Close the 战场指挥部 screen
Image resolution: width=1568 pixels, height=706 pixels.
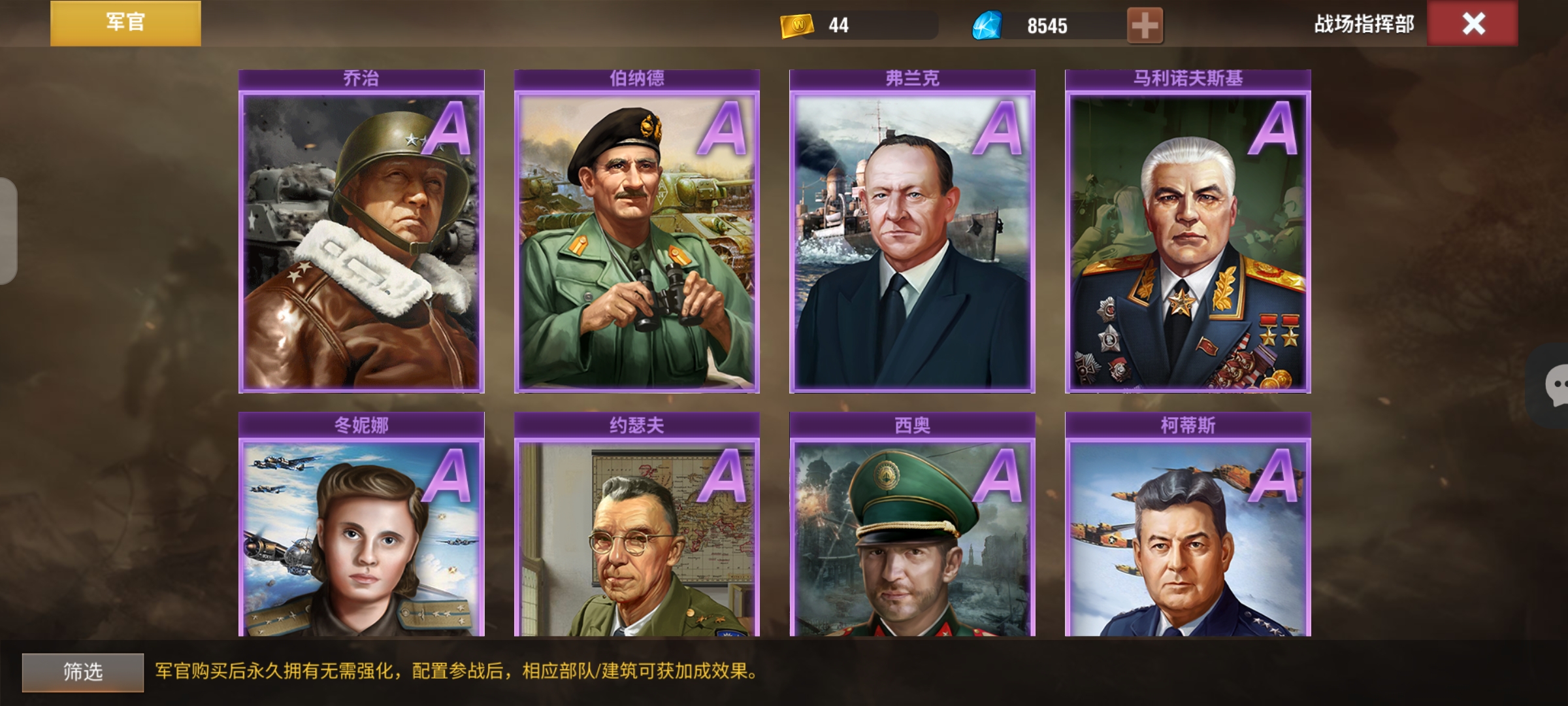tap(1473, 24)
